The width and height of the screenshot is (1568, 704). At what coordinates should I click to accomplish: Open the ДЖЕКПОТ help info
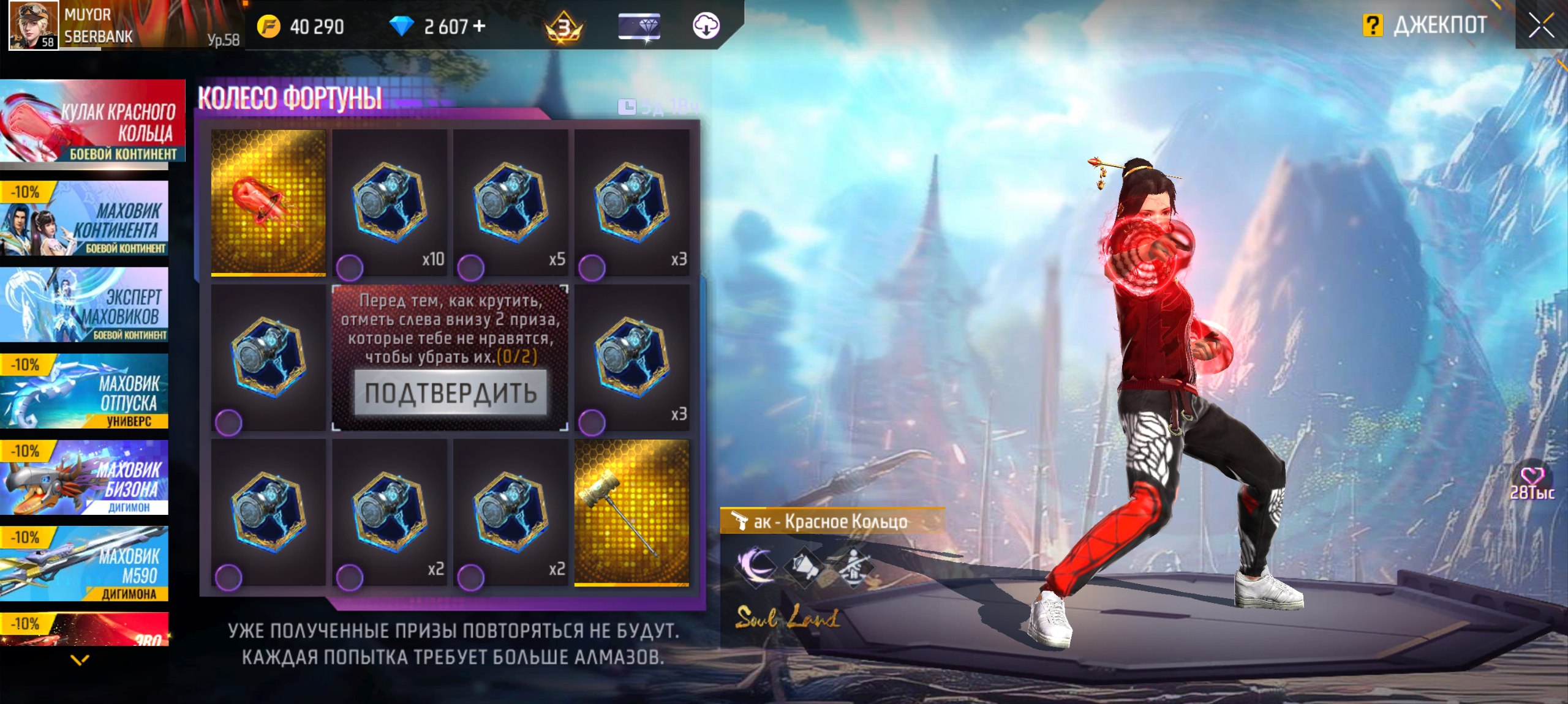[x=1373, y=26]
